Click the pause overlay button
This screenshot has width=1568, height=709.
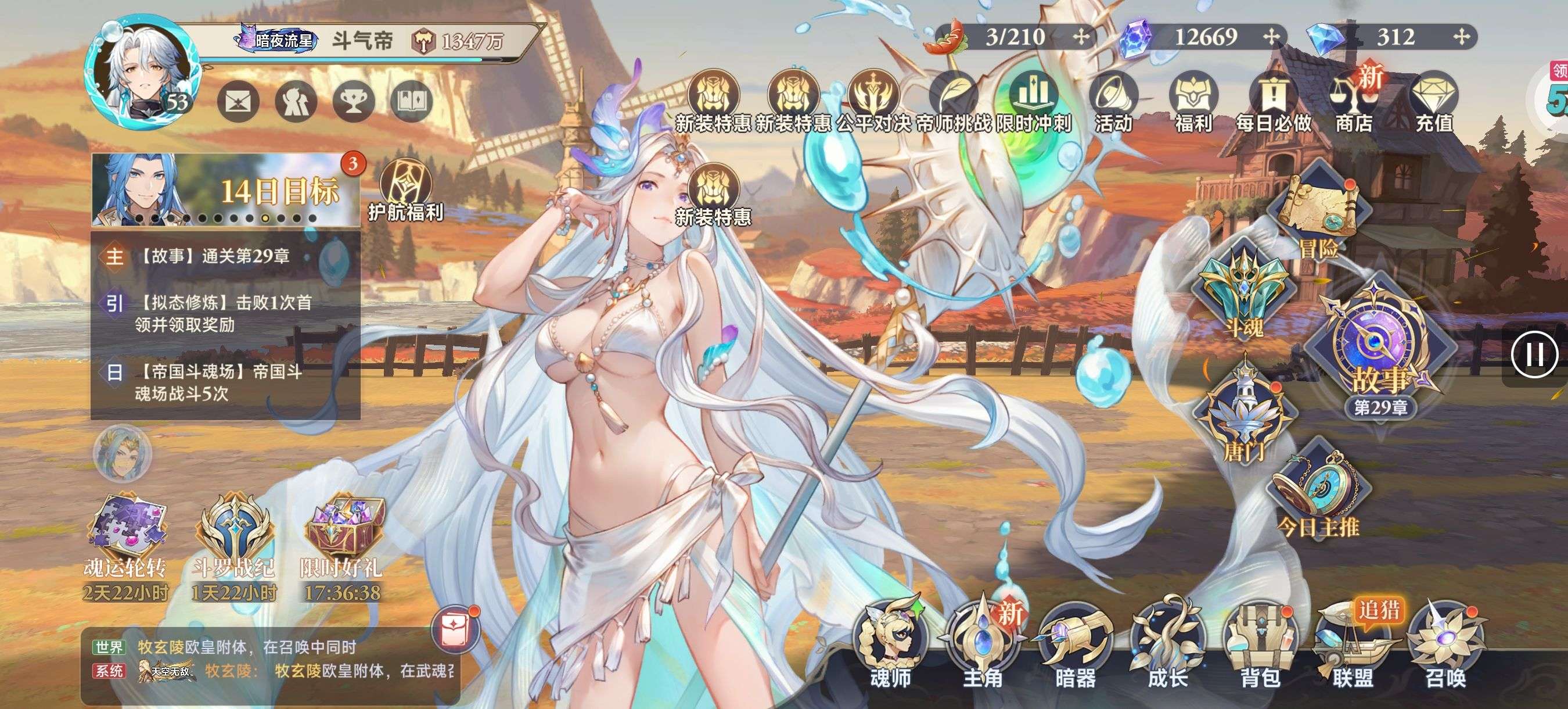(x=1534, y=354)
